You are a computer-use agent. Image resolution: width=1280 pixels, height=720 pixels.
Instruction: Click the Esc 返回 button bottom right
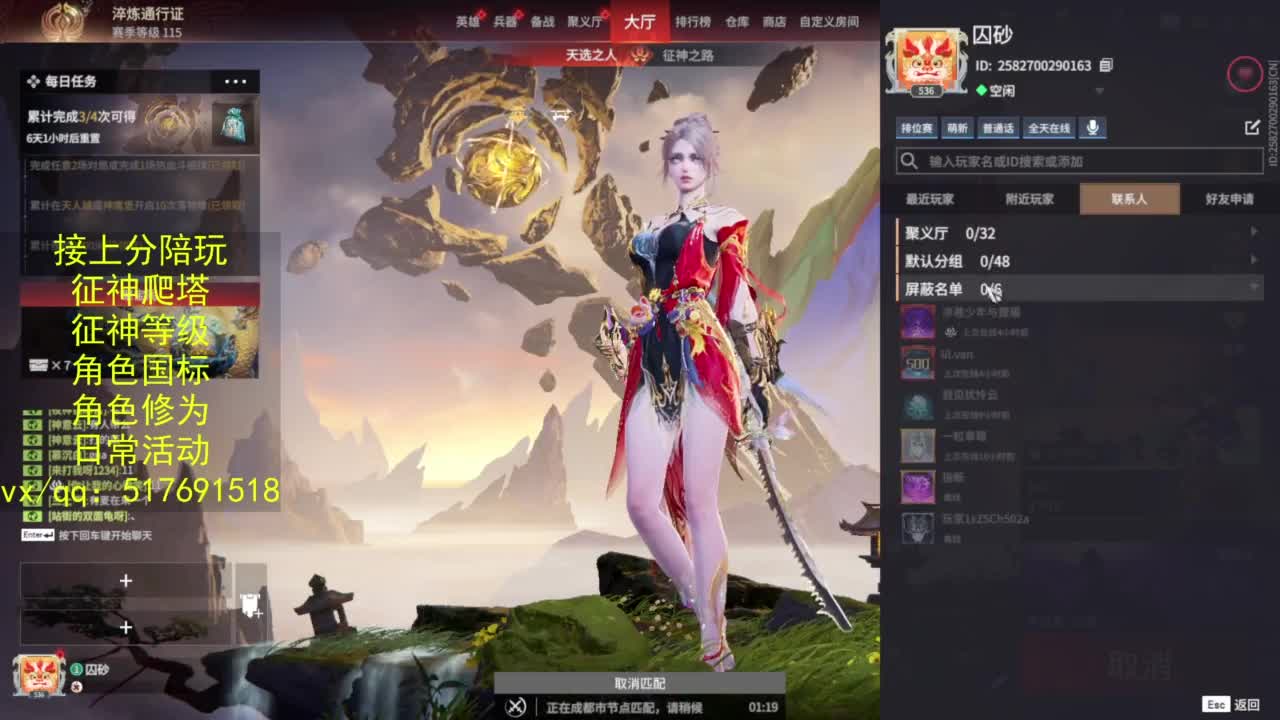coord(1232,702)
